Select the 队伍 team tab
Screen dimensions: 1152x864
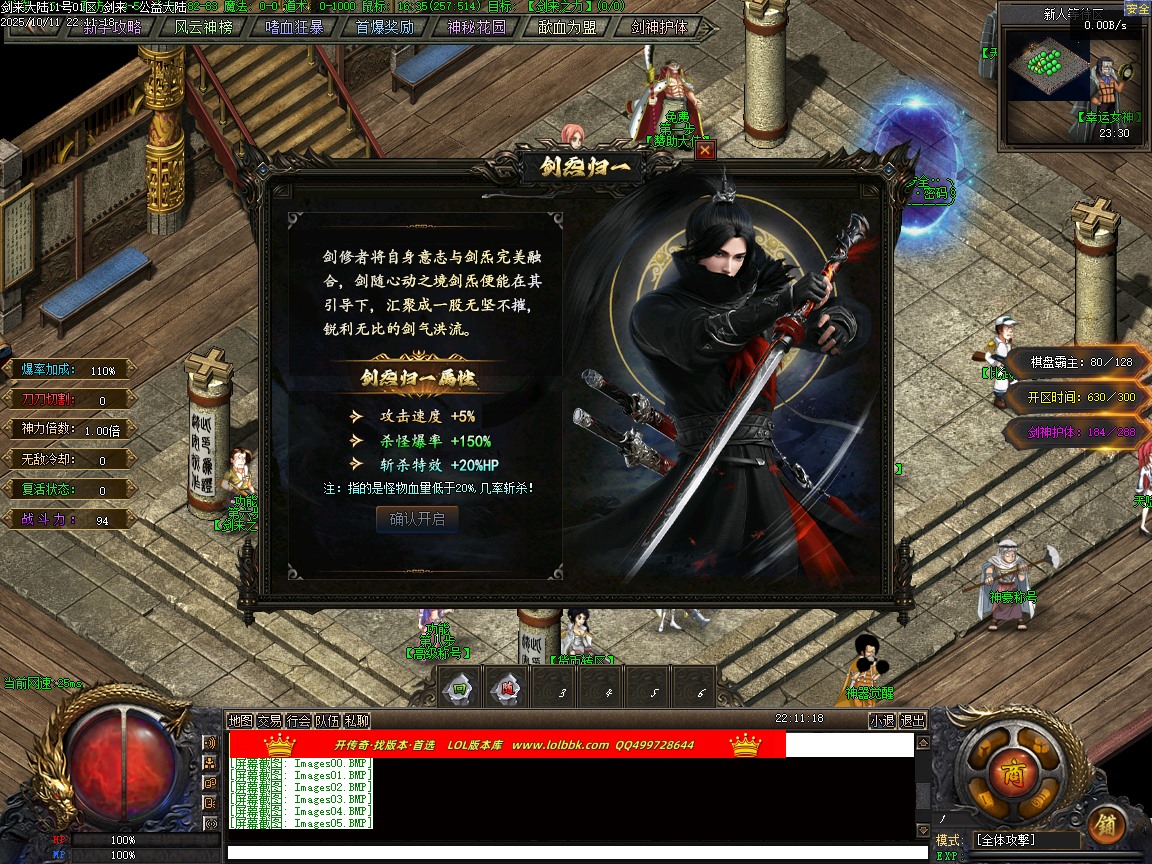pyautogui.click(x=327, y=720)
